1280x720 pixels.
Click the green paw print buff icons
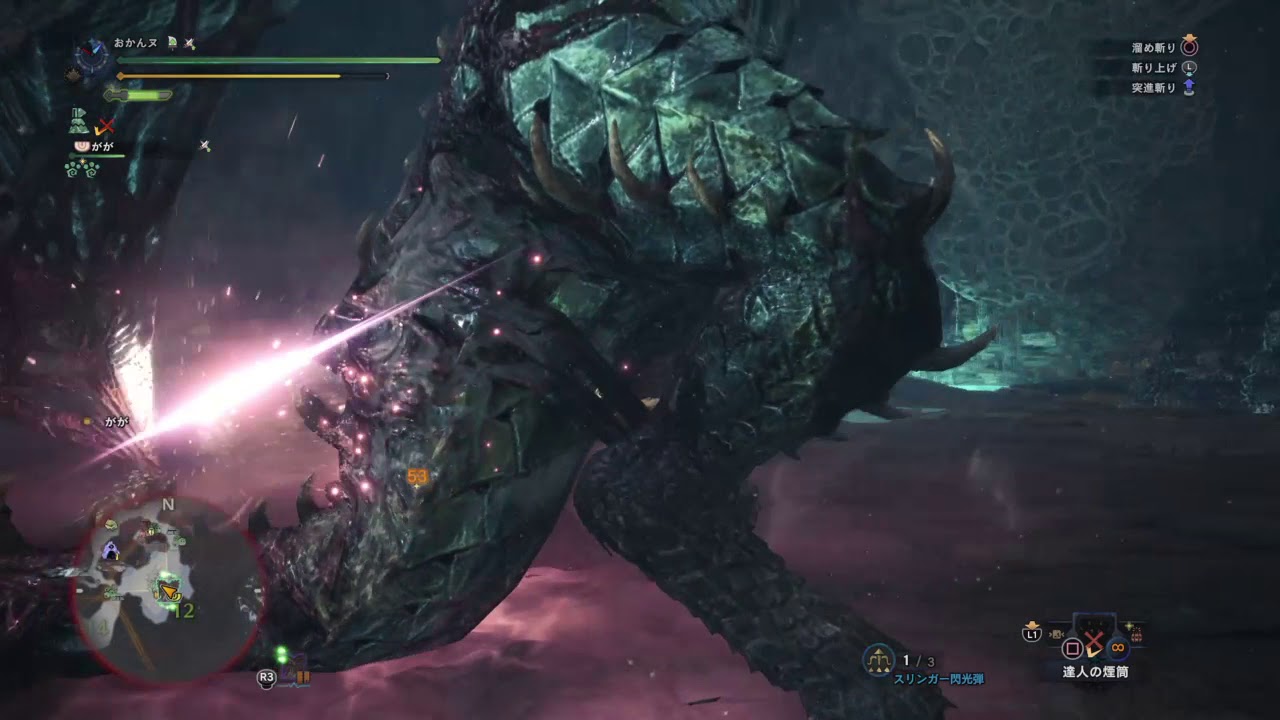[x=80, y=169]
